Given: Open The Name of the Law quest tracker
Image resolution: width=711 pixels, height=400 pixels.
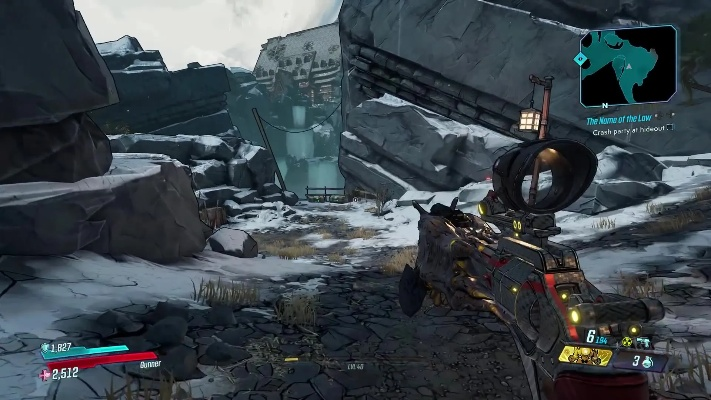Looking at the screenshot, I should tap(621, 119).
